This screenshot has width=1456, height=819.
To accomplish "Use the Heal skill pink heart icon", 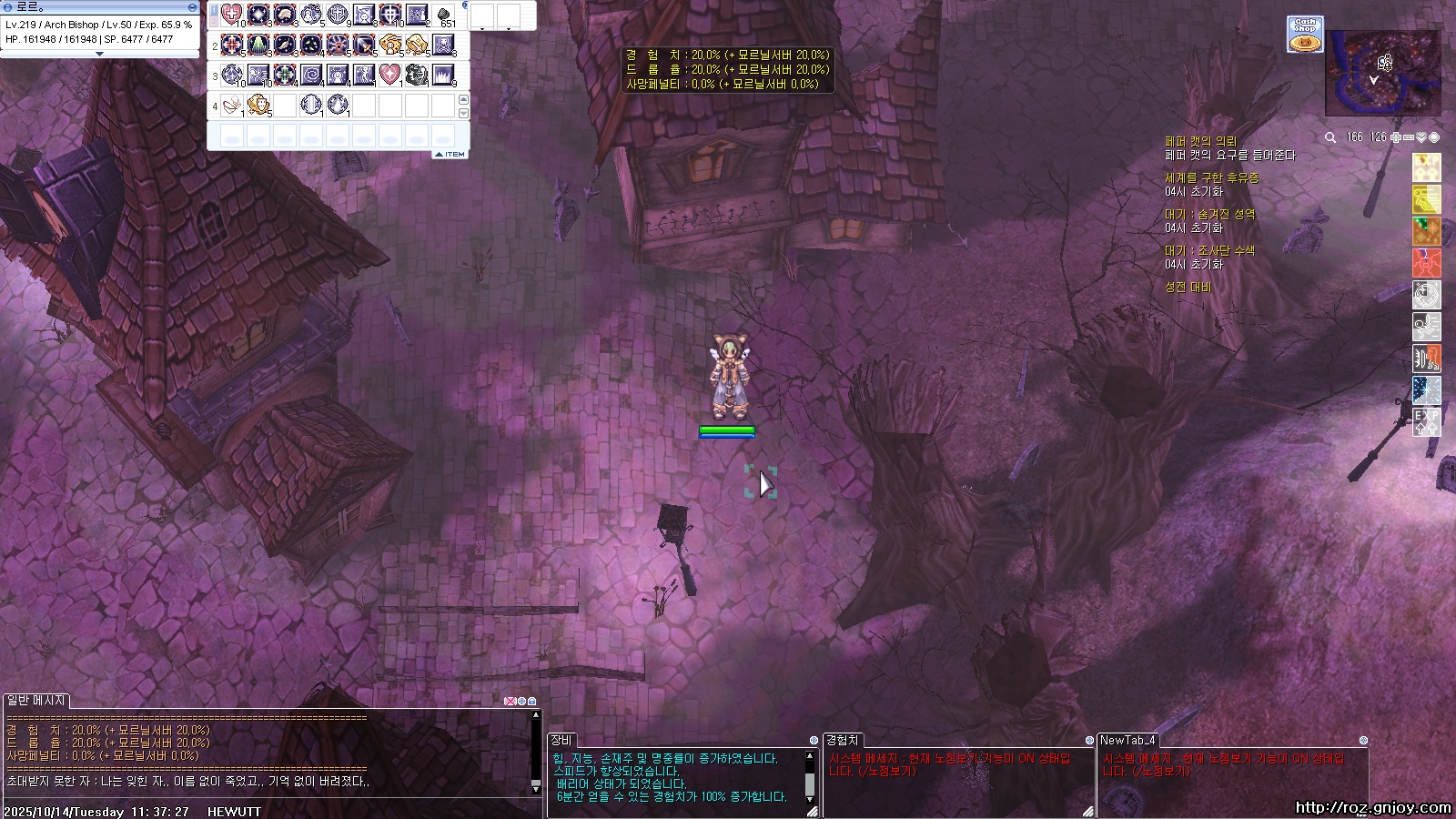I will coord(232,15).
